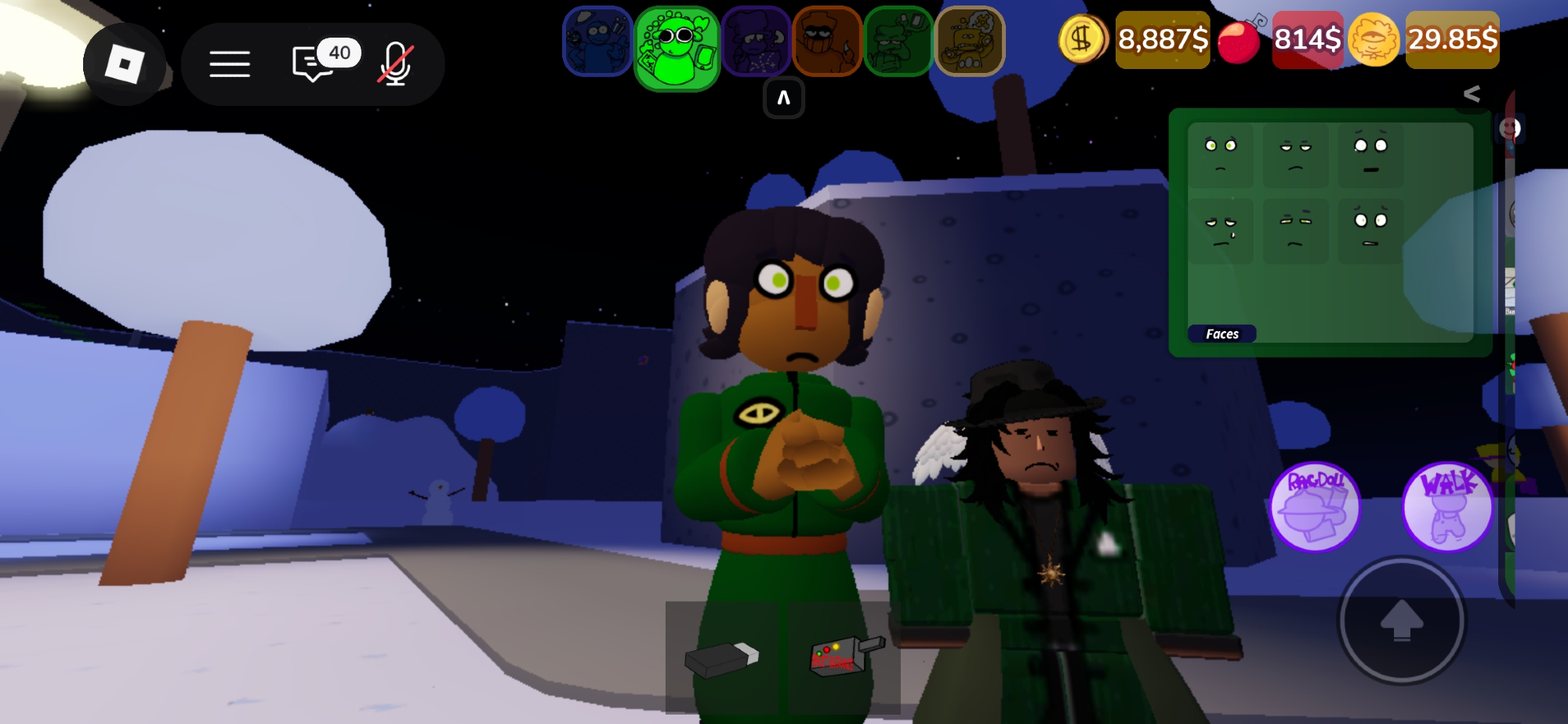The width and height of the screenshot is (1568, 724).
Task: Tap the jump arrow button
Action: (x=1401, y=620)
